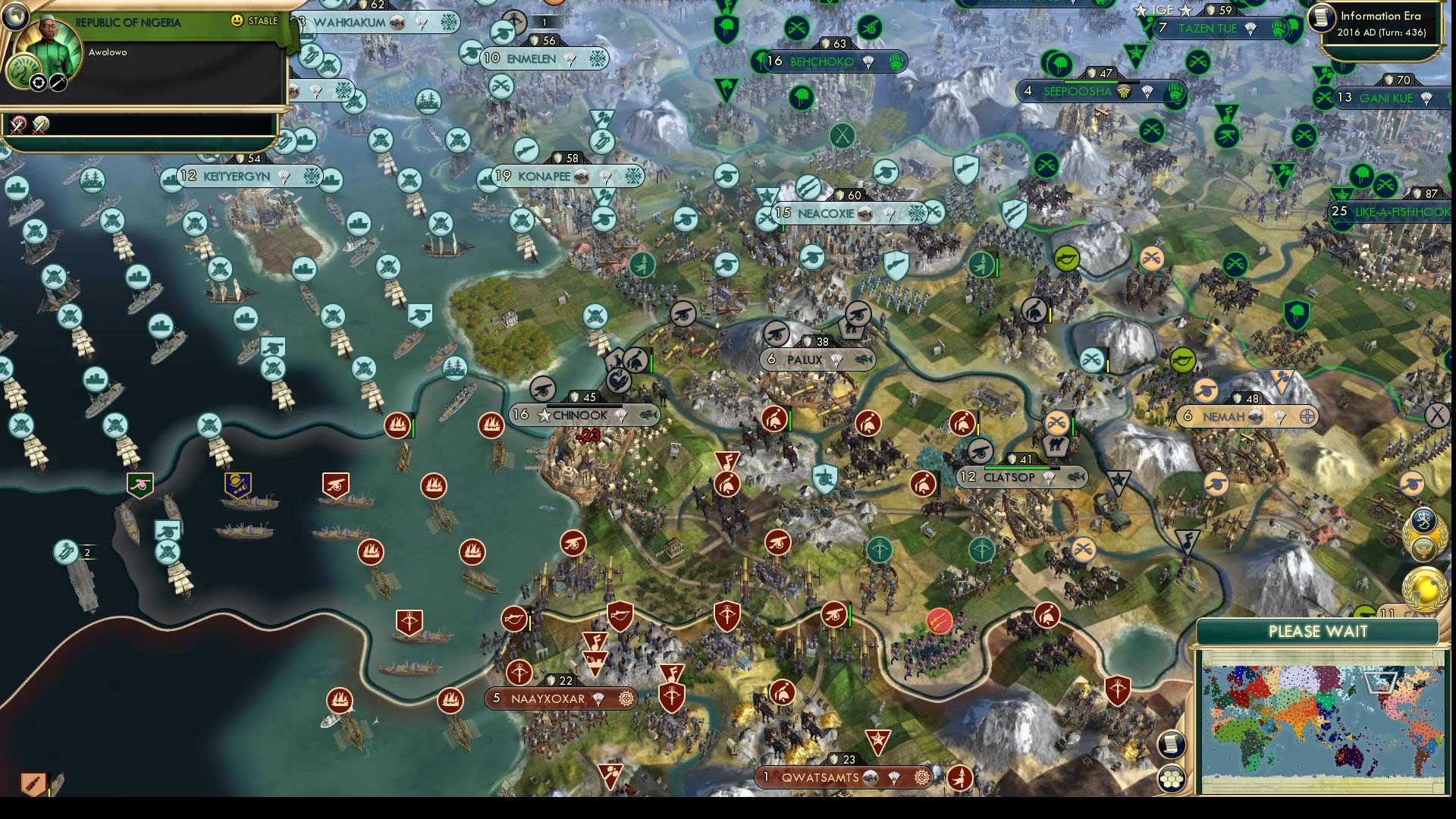The height and width of the screenshot is (819, 1456).
Task: Toggle strategic view with the hexagon grid icon
Action: click(x=1172, y=778)
